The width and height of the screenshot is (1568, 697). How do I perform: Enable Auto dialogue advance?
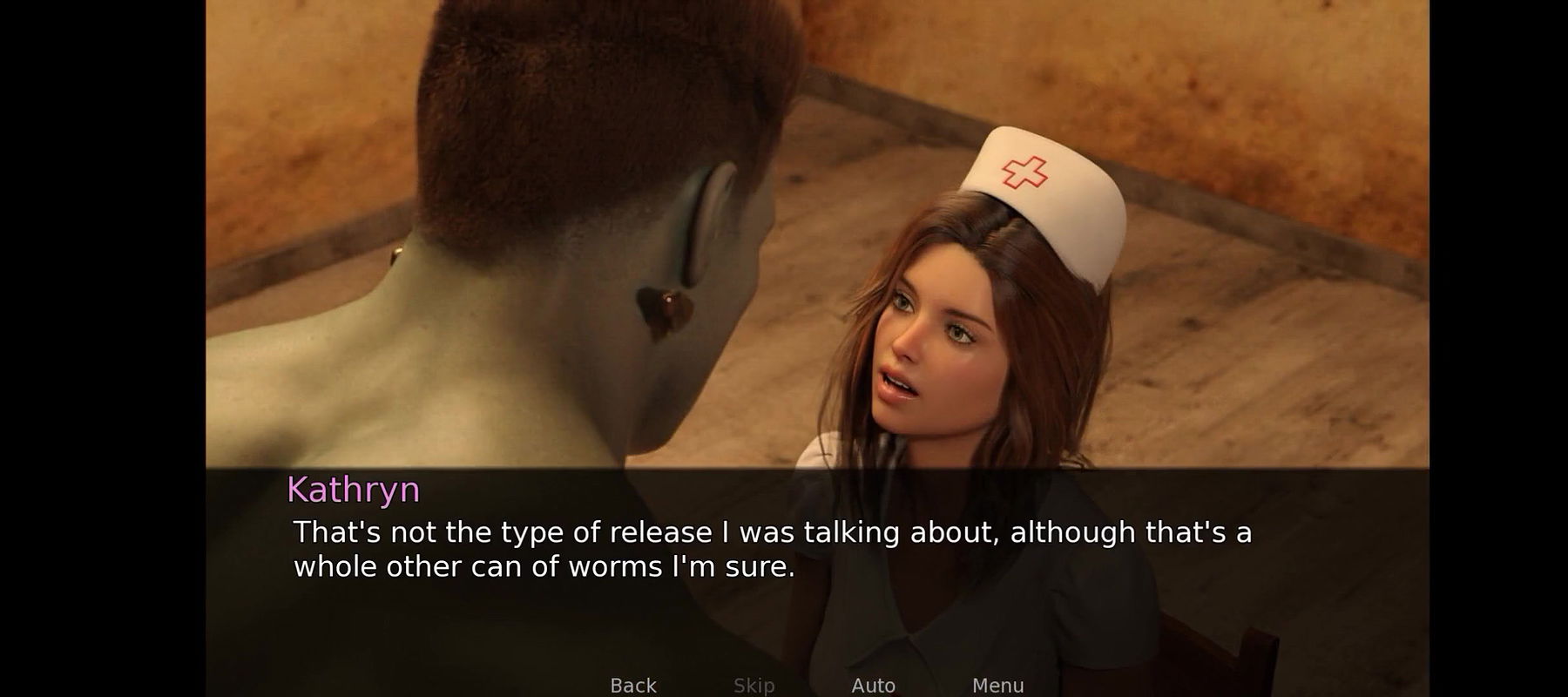pyautogui.click(x=873, y=685)
